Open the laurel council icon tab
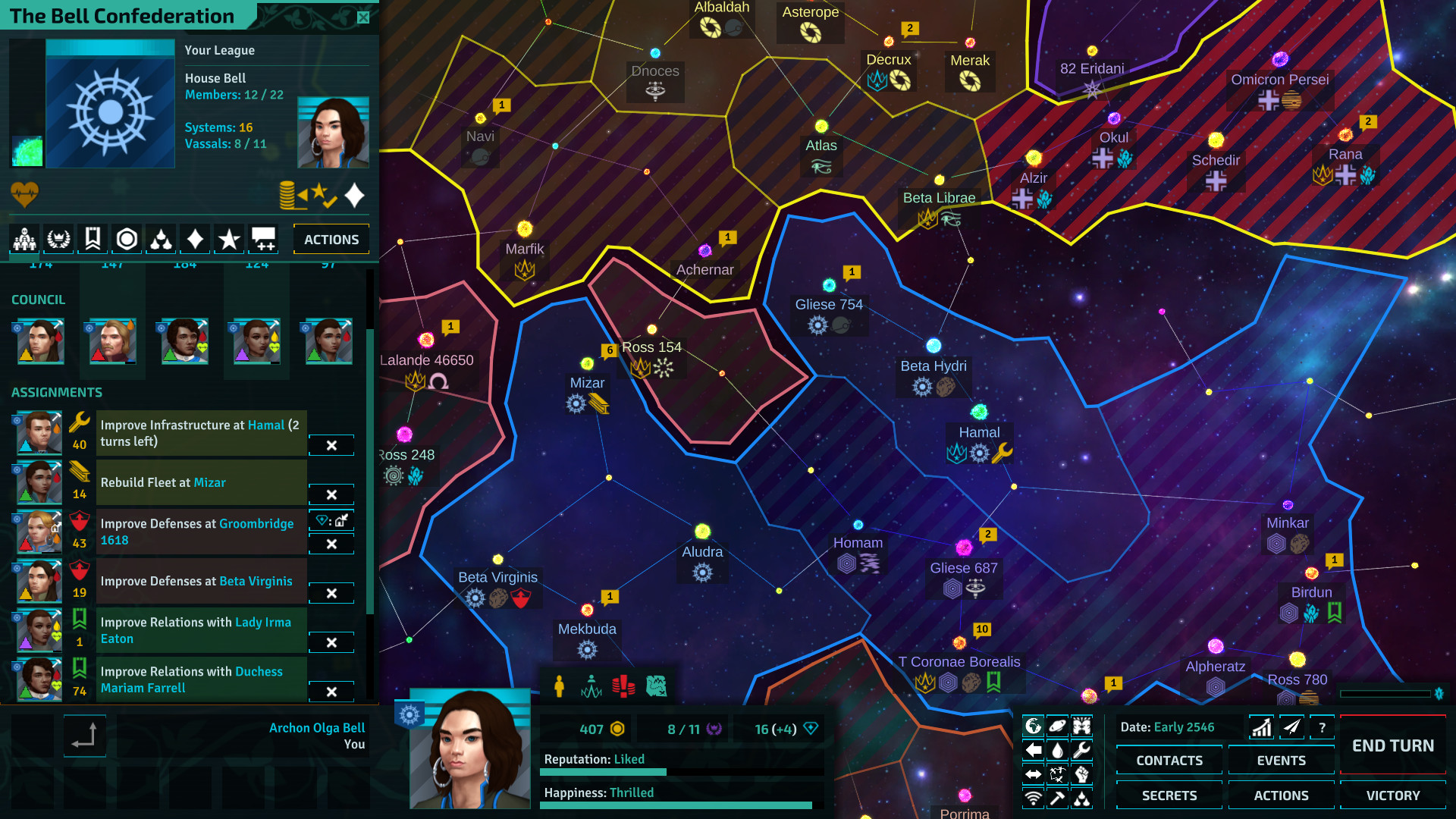This screenshot has width=1456, height=819. click(58, 239)
